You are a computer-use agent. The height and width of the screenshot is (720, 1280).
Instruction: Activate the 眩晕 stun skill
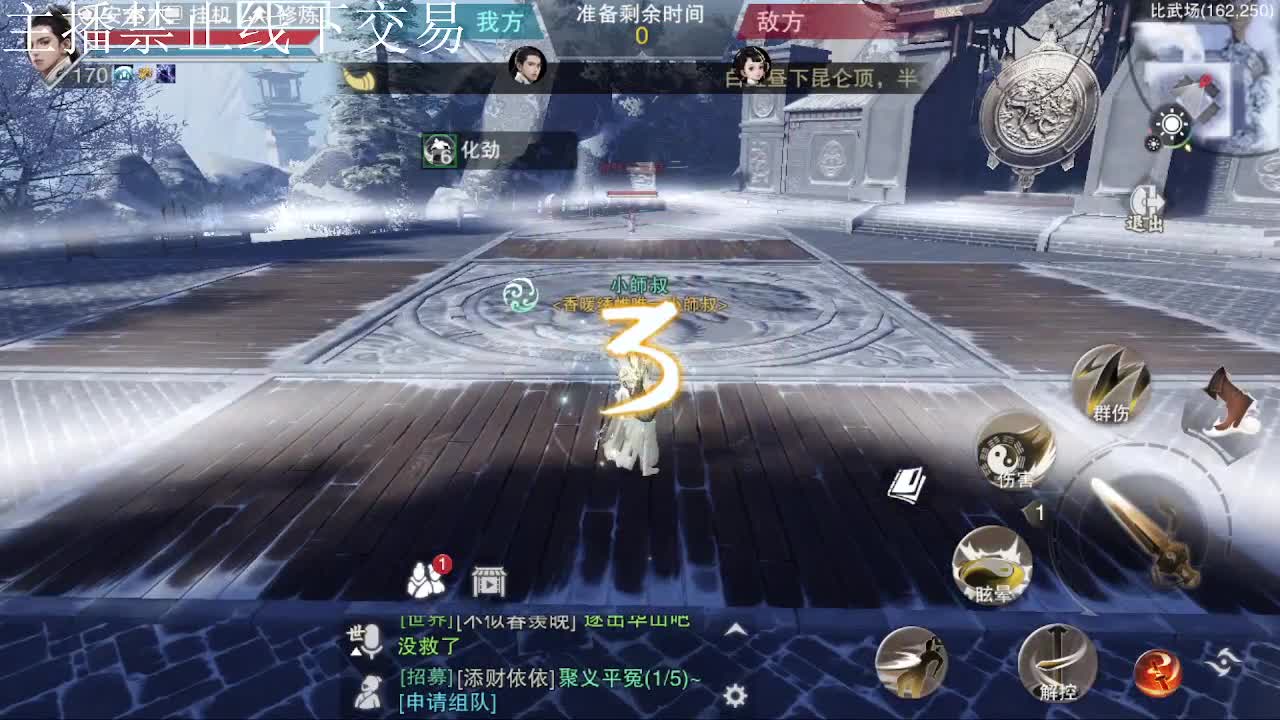(x=992, y=568)
